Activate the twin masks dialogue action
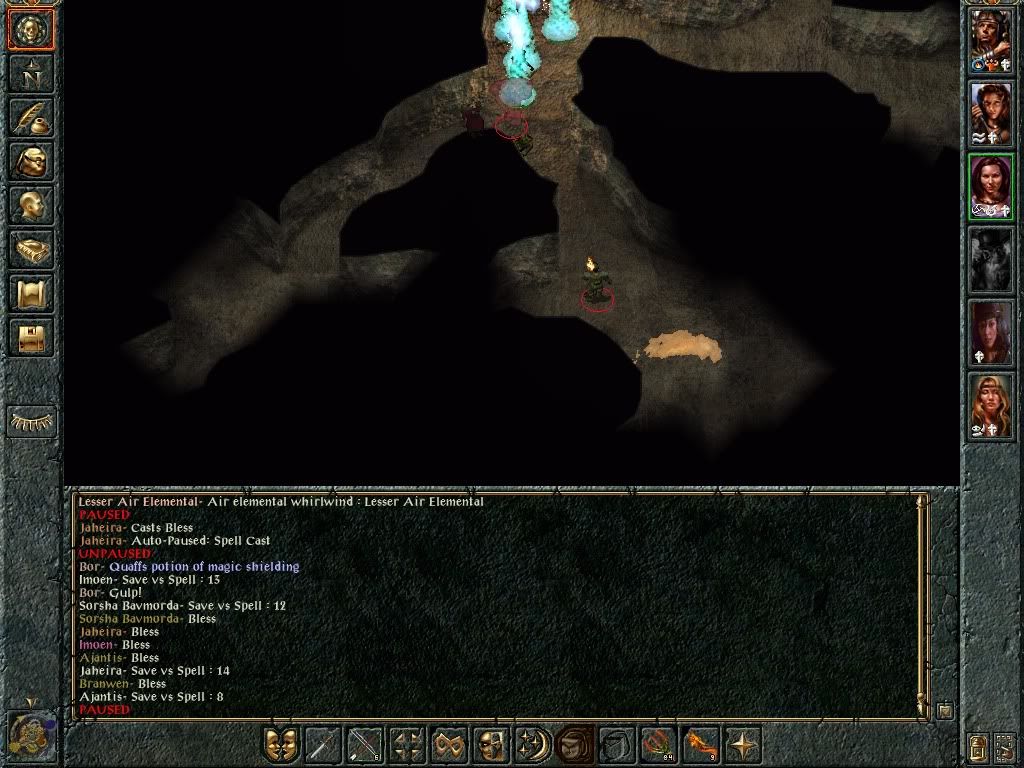The width and height of the screenshot is (1024, 768). [281, 745]
